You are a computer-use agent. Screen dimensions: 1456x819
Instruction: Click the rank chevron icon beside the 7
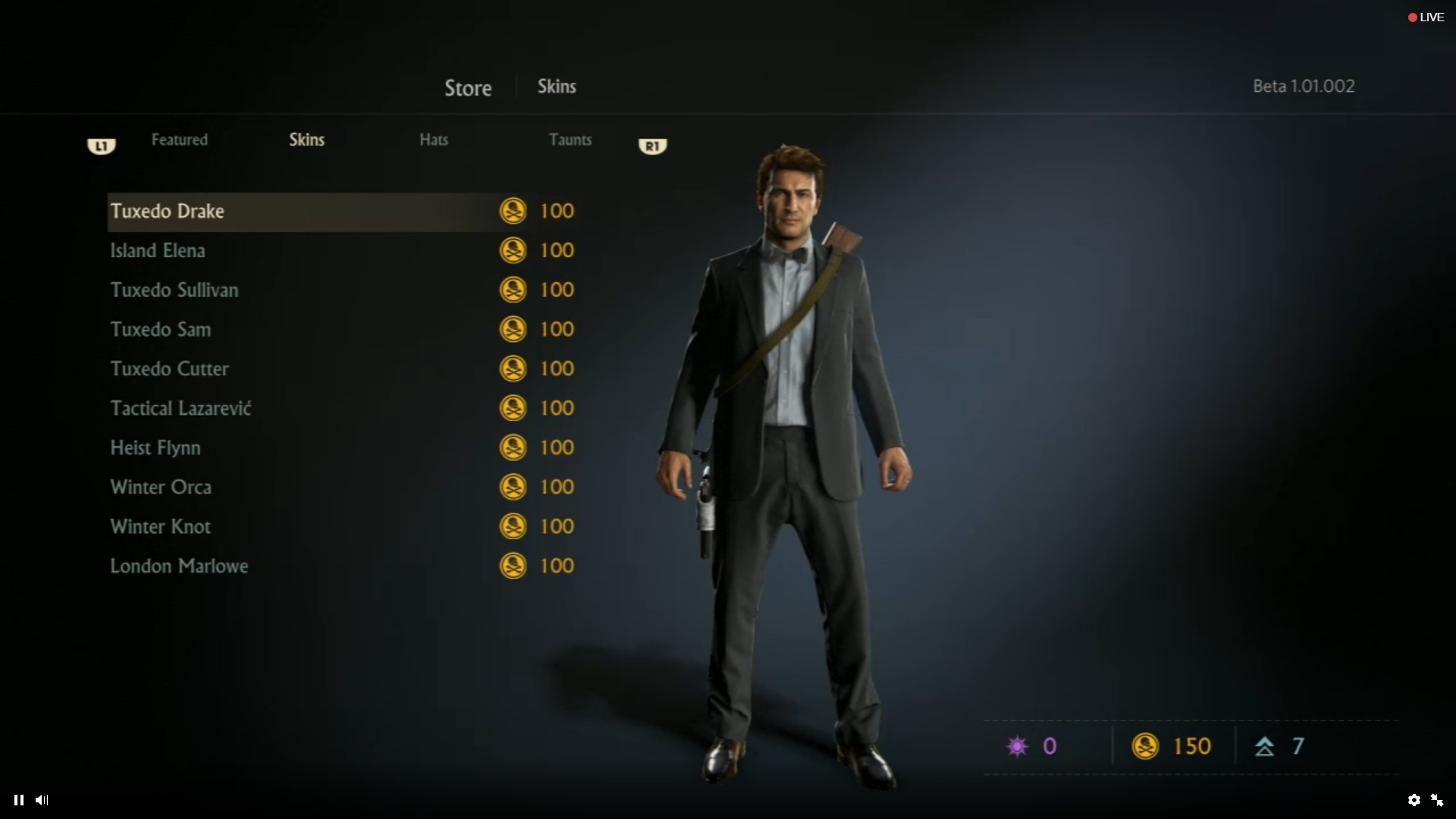click(x=1265, y=745)
